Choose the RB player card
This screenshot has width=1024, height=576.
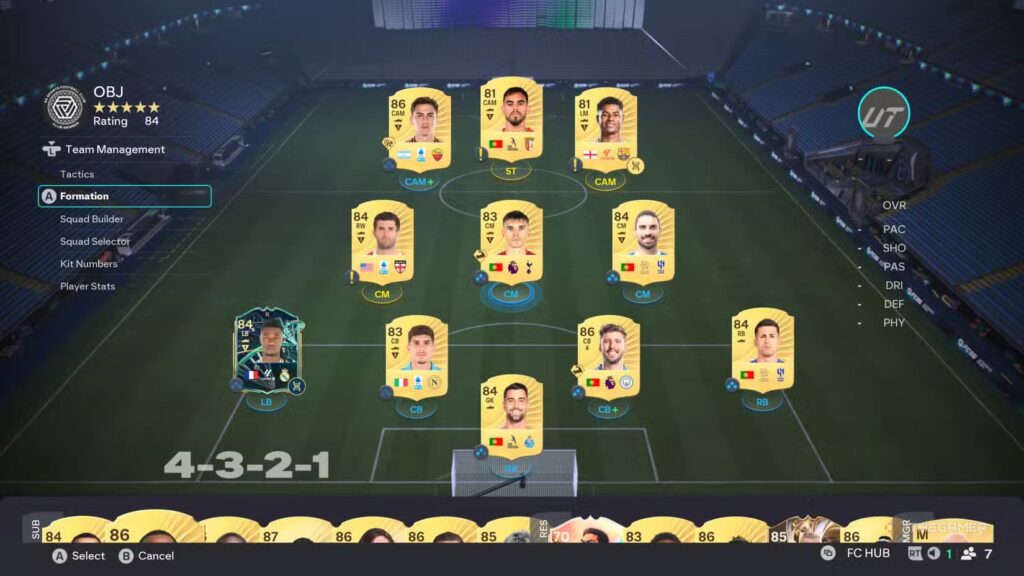click(x=762, y=350)
